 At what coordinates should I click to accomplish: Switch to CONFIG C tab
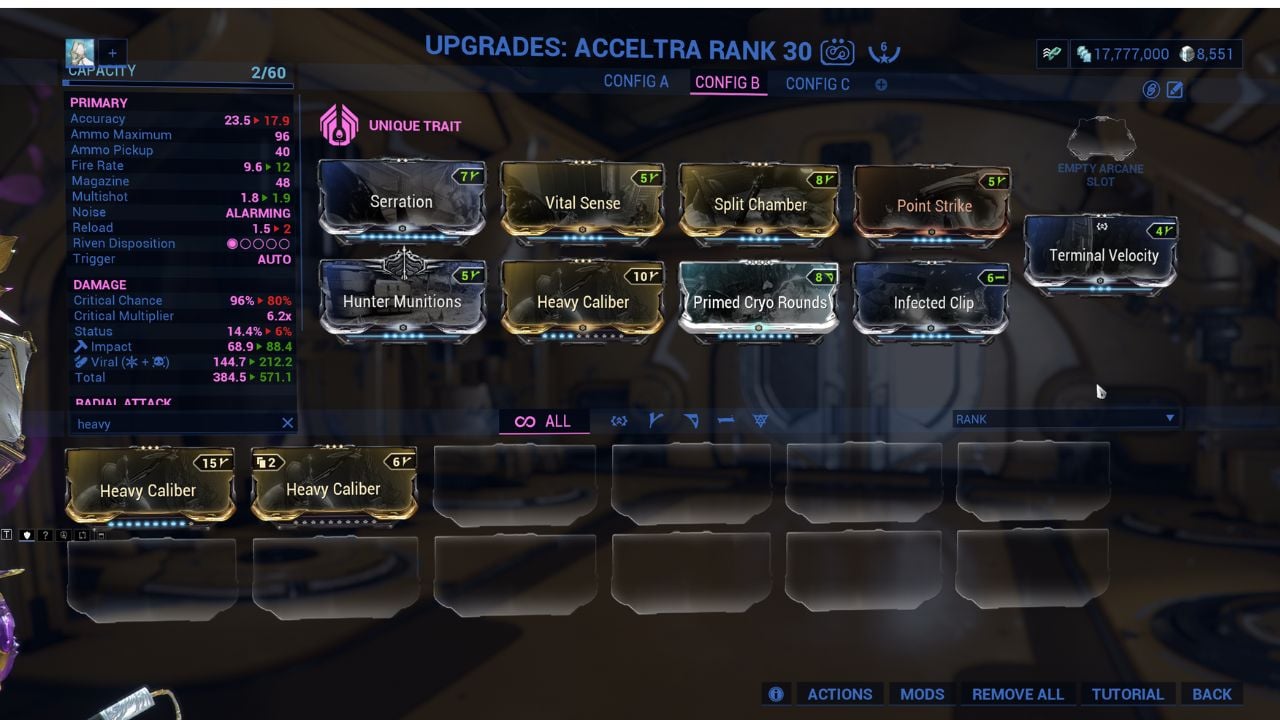pyautogui.click(x=817, y=84)
